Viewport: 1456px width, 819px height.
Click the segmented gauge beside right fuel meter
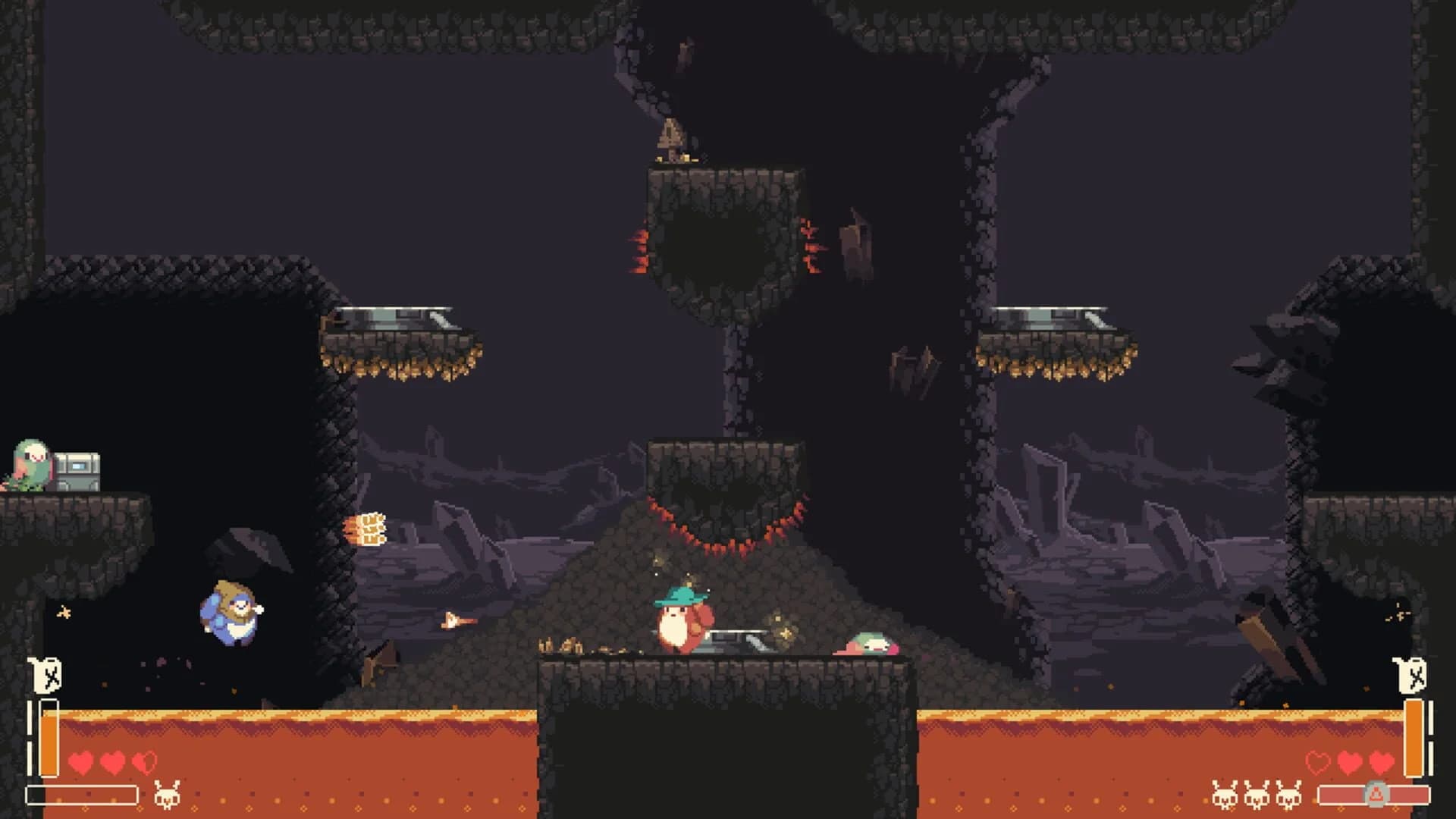click(x=1430, y=728)
